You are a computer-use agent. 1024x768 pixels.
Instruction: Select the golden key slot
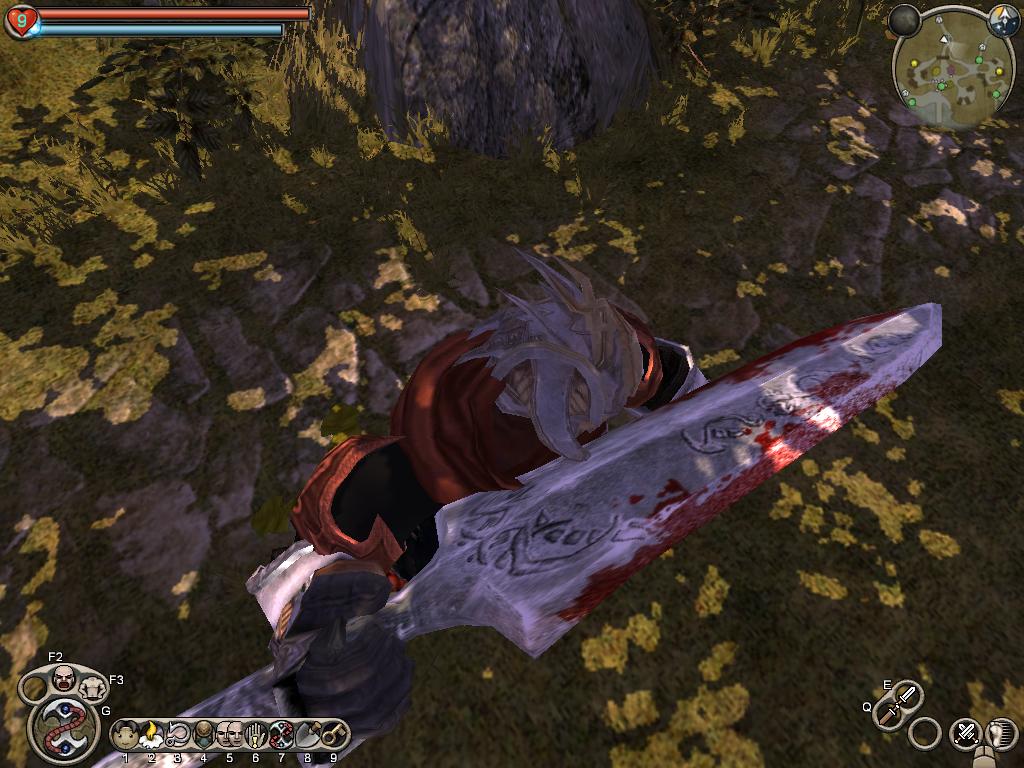coord(333,736)
